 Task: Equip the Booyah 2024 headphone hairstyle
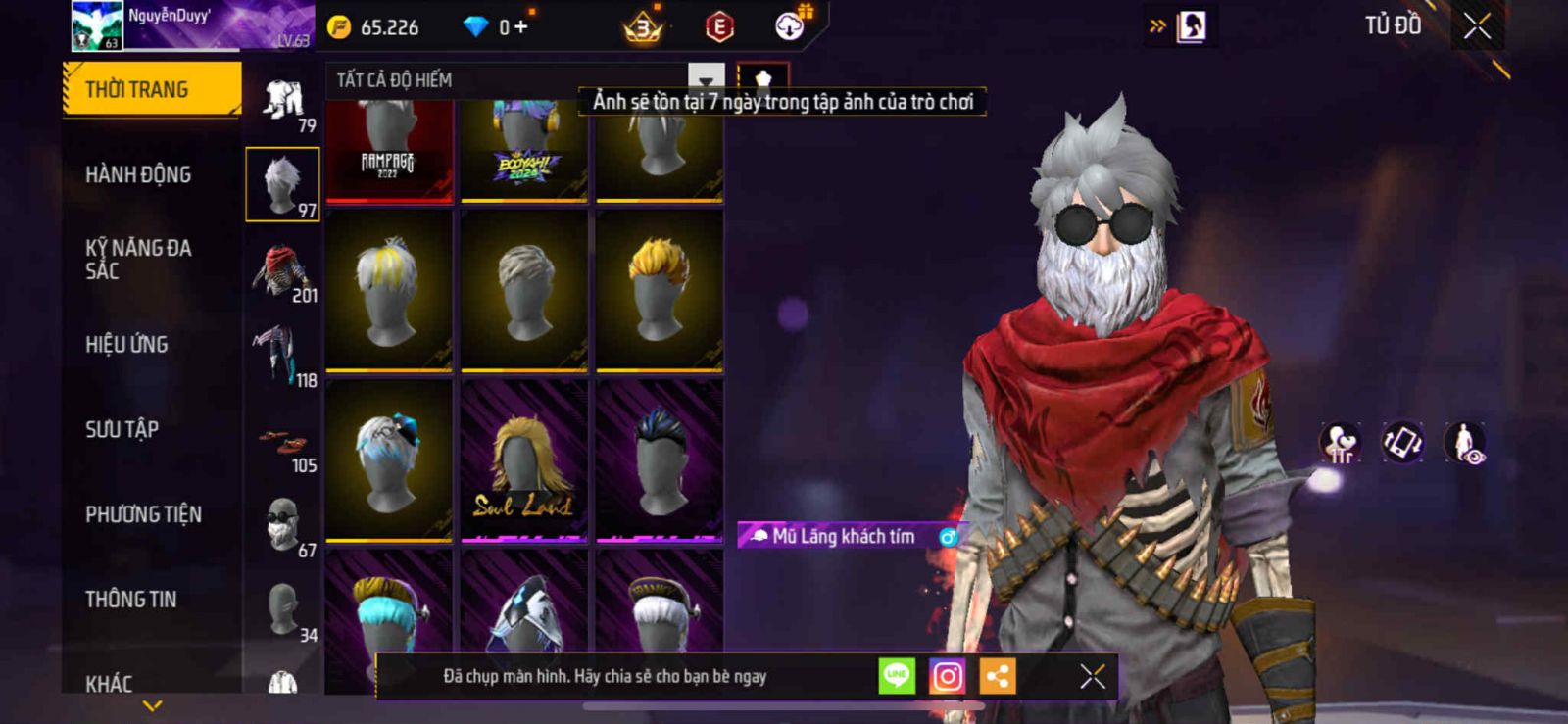point(523,150)
